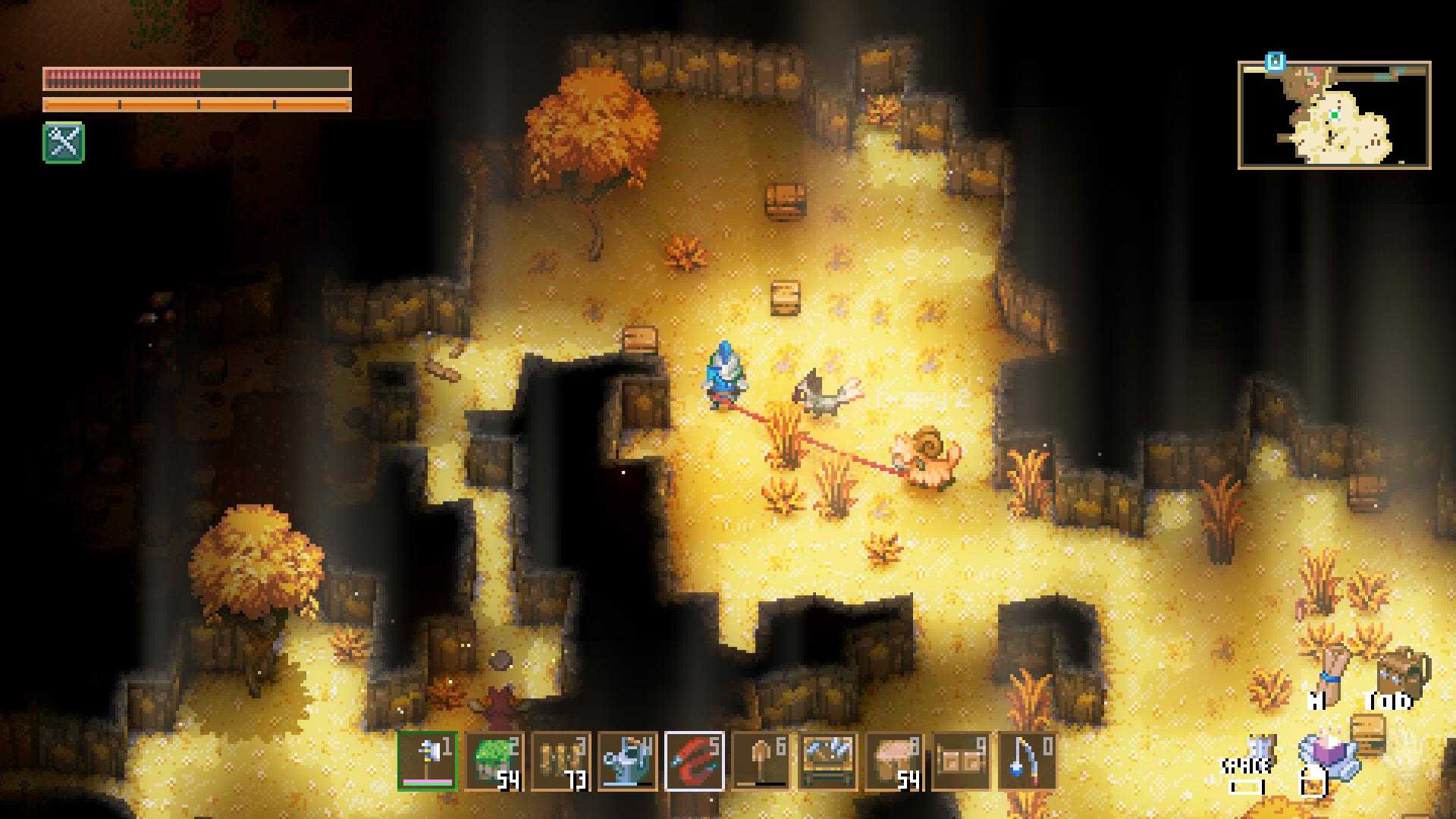This screenshot has height=819, width=1456.
Task: Select the grass block stack in slot 2
Action: click(x=494, y=761)
